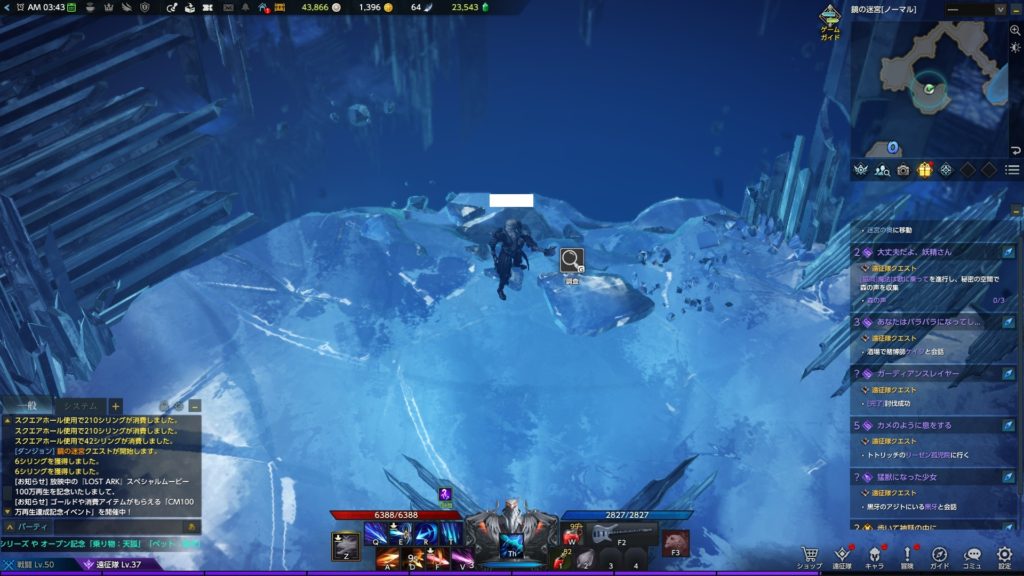Open the camera screenshot icon
Screen dimensions: 1024x576
(x=903, y=170)
